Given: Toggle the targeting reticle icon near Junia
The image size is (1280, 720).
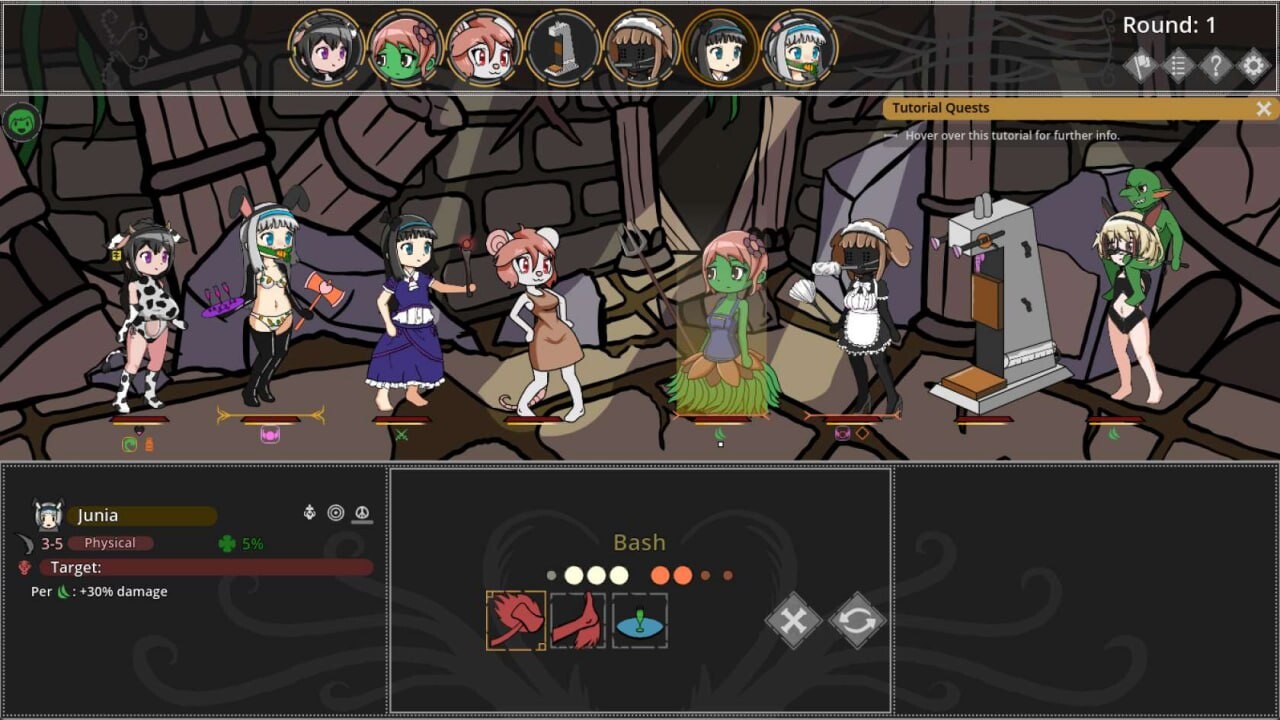Looking at the screenshot, I should pos(336,512).
